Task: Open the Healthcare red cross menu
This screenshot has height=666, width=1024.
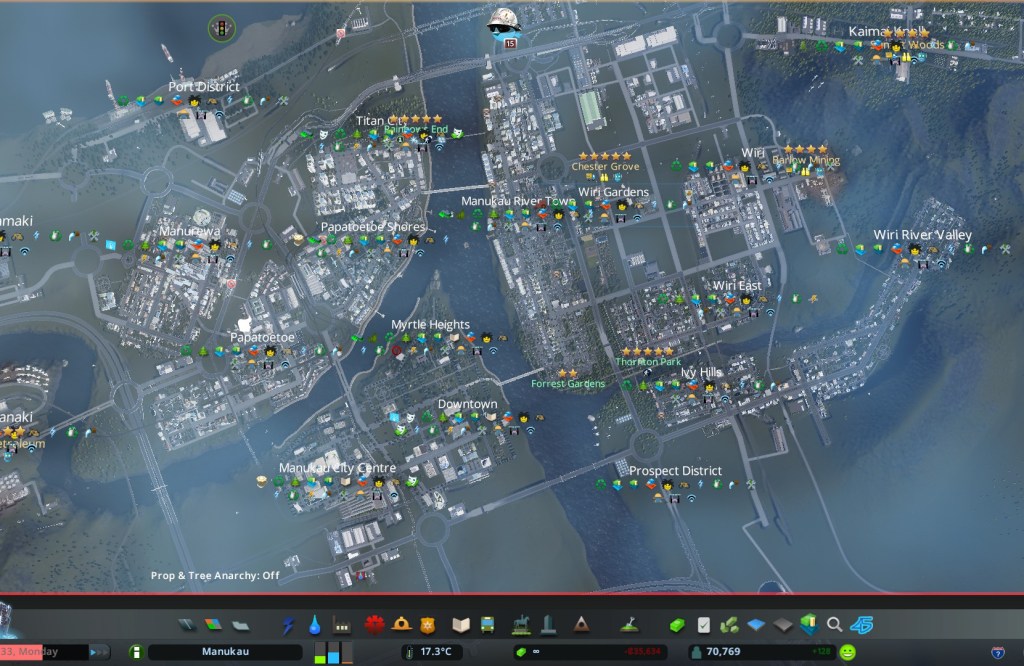Action: click(x=374, y=625)
